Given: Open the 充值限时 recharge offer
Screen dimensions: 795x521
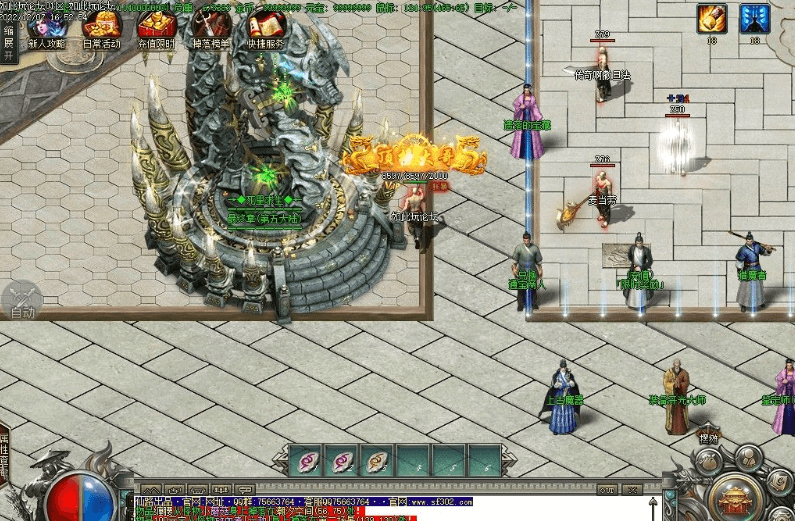Looking at the screenshot, I should point(156,28).
